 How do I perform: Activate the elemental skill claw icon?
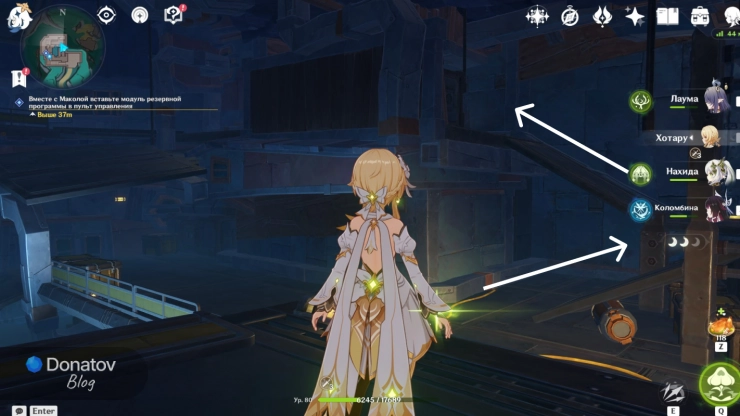[674, 393]
